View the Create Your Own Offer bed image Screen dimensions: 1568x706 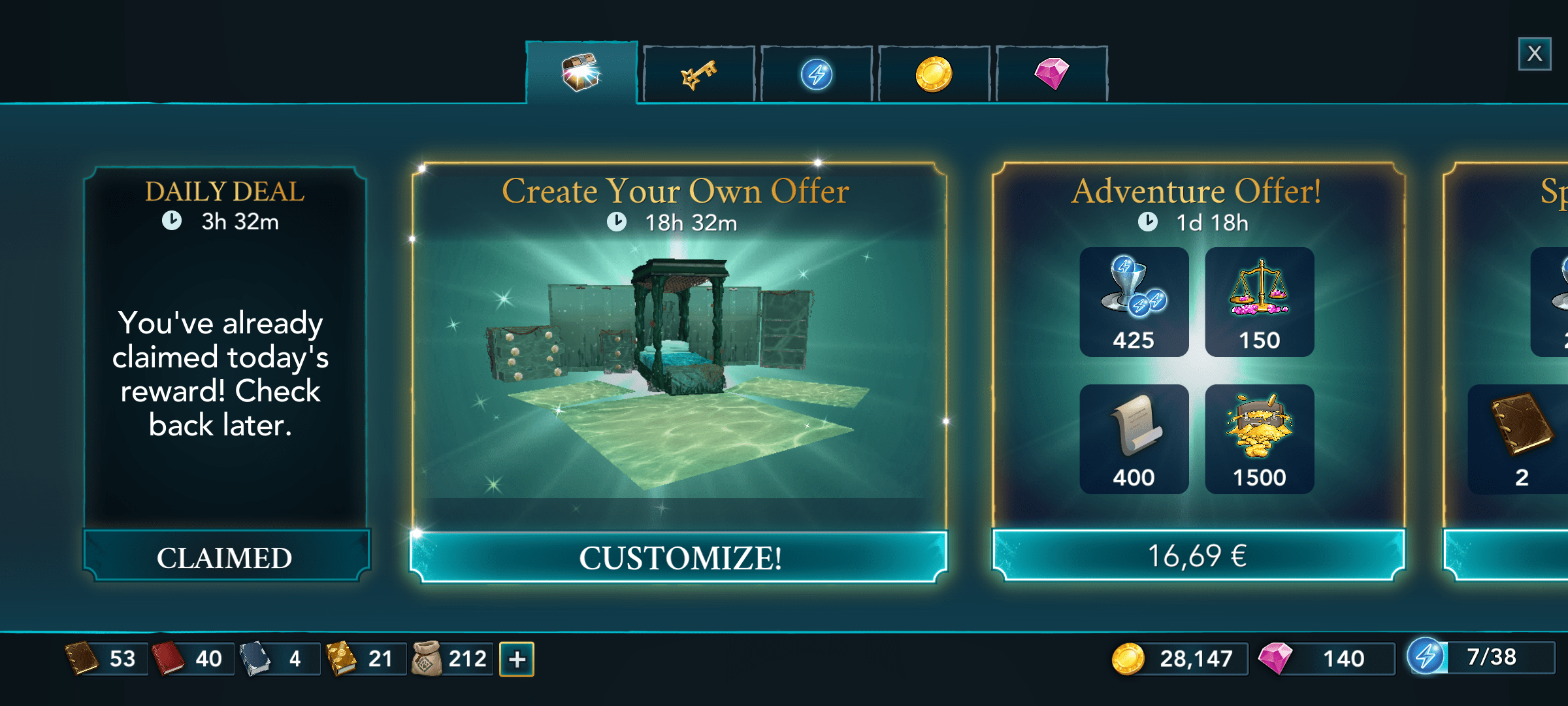pyautogui.click(x=679, y=366)
